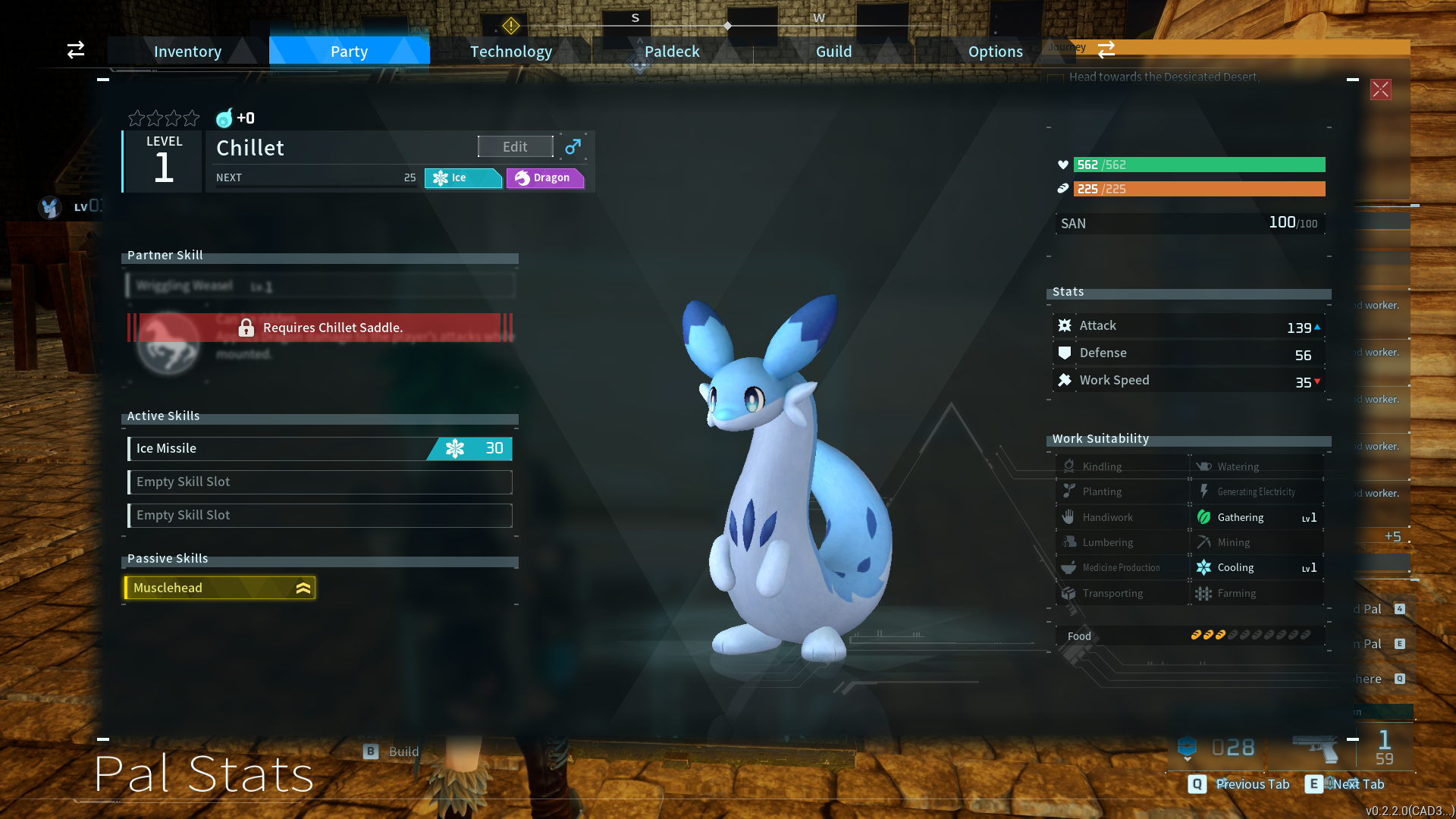The width and height of the screenshot is (1456, 819).
Task: Choose the Musclehead passive skill
Action: pos(220,588)
